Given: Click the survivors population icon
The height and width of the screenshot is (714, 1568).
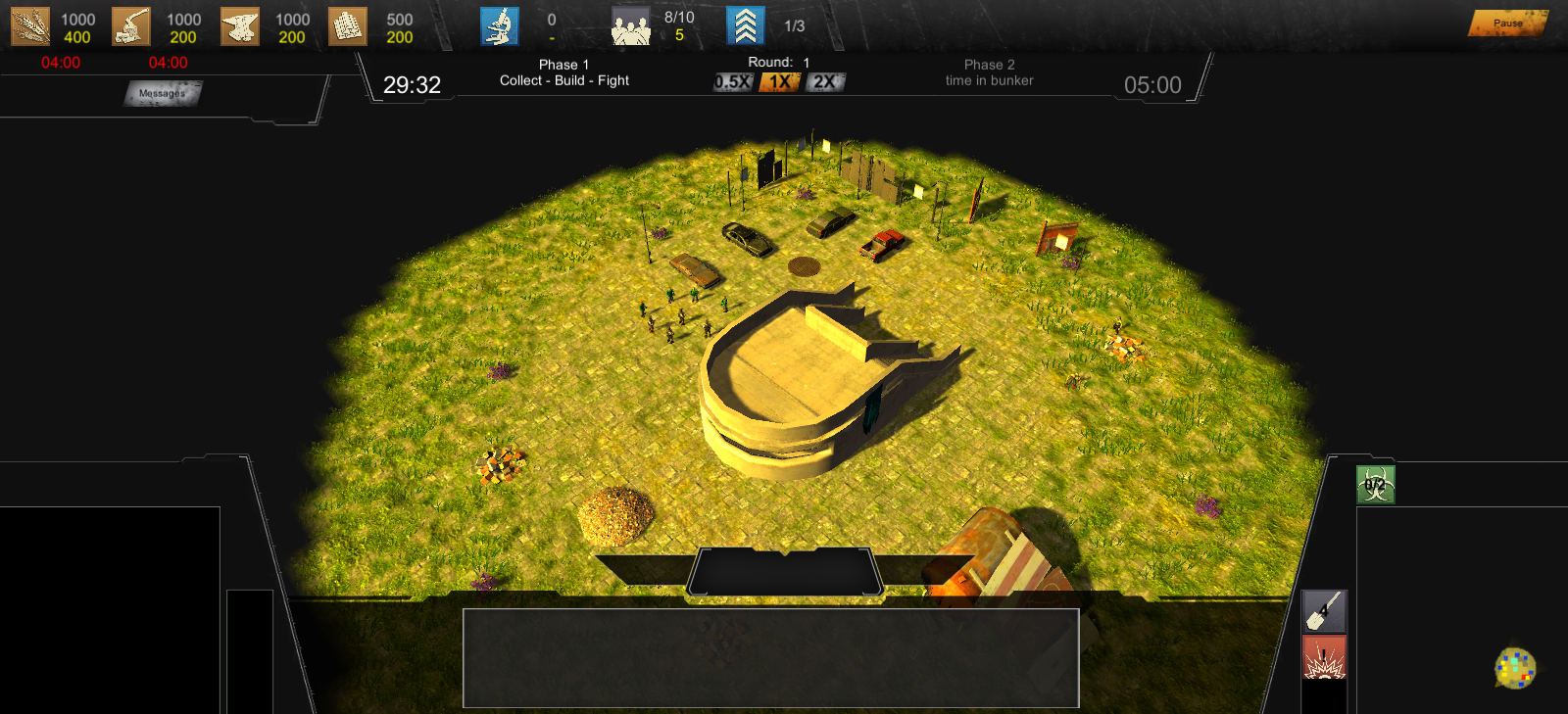Looking at the screenshot, I should pos(631,27).
